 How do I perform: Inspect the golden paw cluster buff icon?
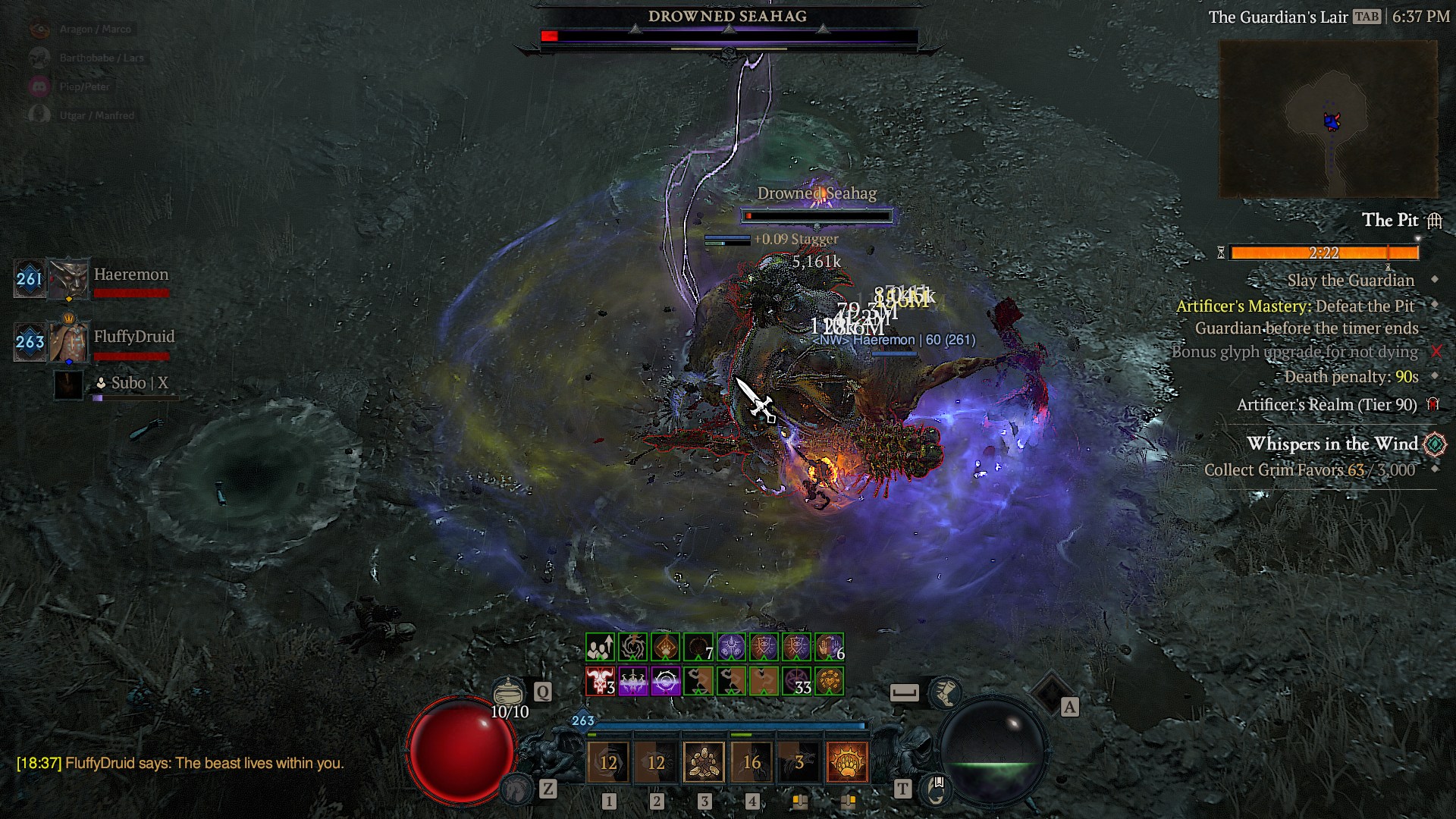coord(829,681)
